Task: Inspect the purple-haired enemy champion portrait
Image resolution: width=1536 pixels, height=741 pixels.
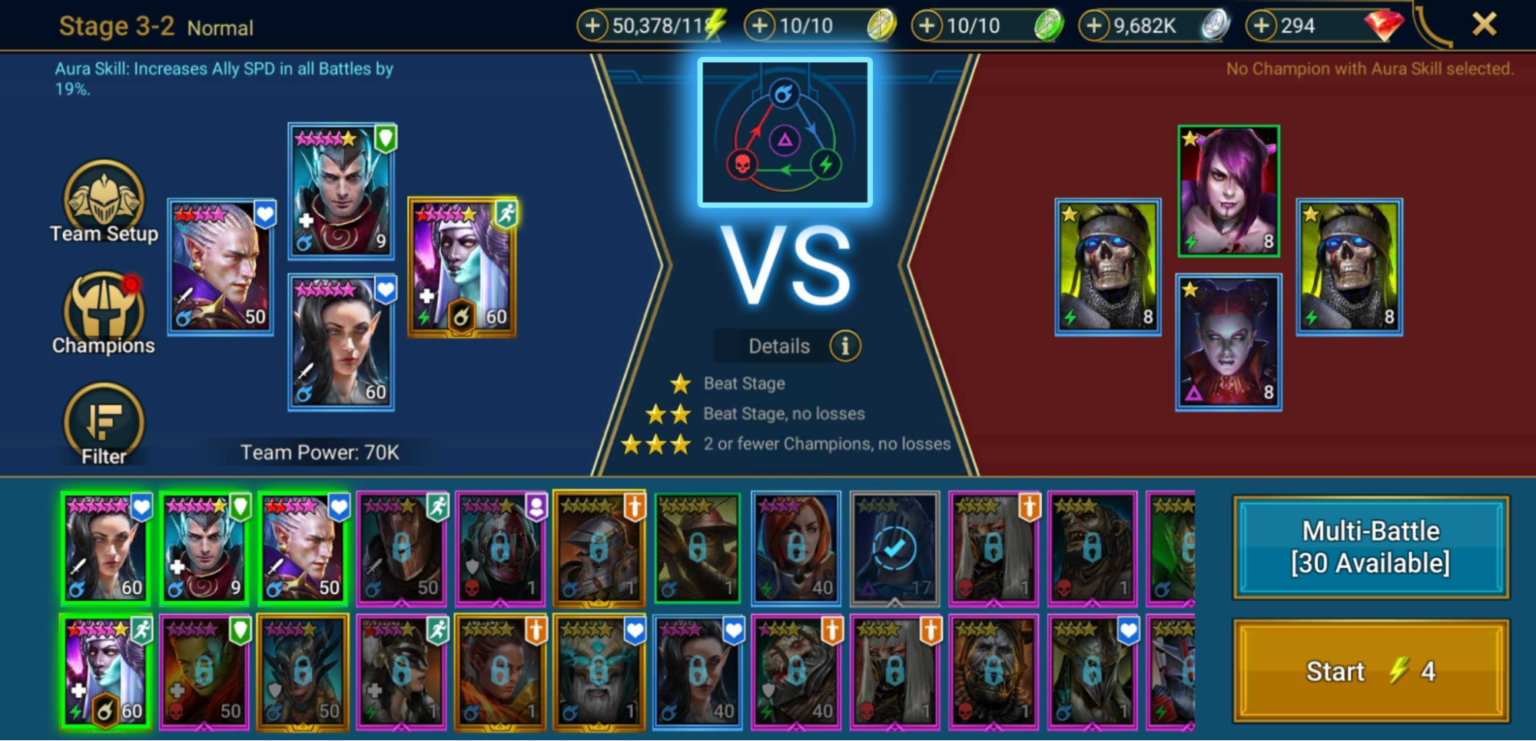Action: [x=1228, y=190]
